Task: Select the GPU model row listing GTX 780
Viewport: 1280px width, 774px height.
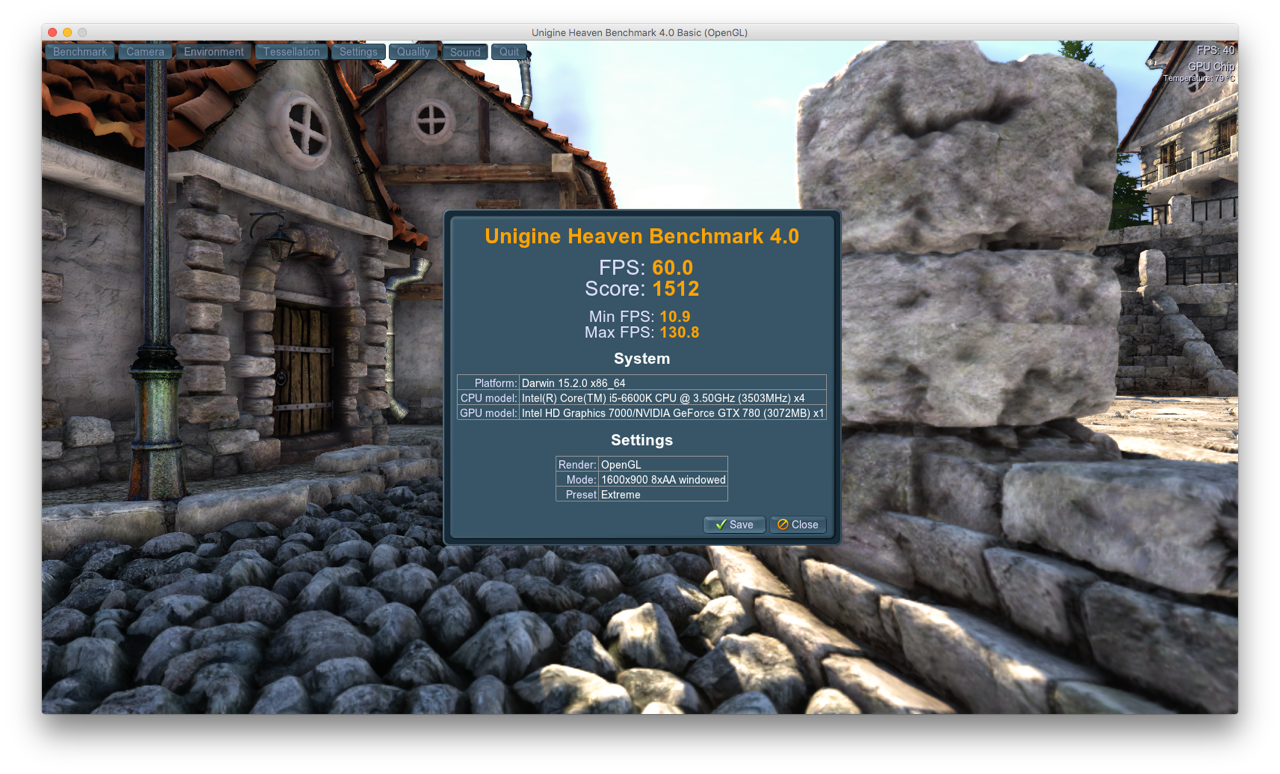Action: pos(641,412)
